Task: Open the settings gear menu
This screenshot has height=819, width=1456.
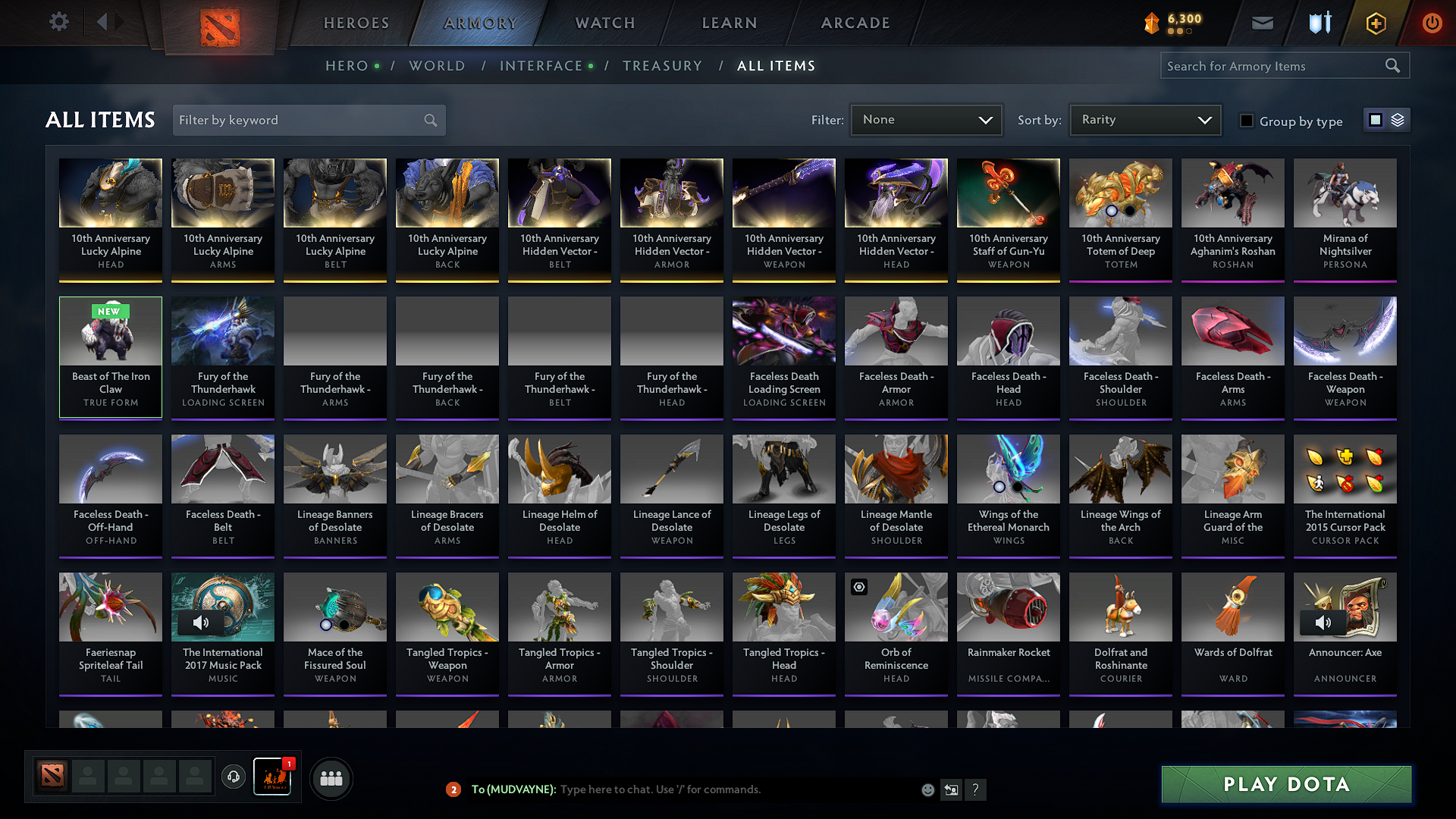Action: click(x=58, y=21)
